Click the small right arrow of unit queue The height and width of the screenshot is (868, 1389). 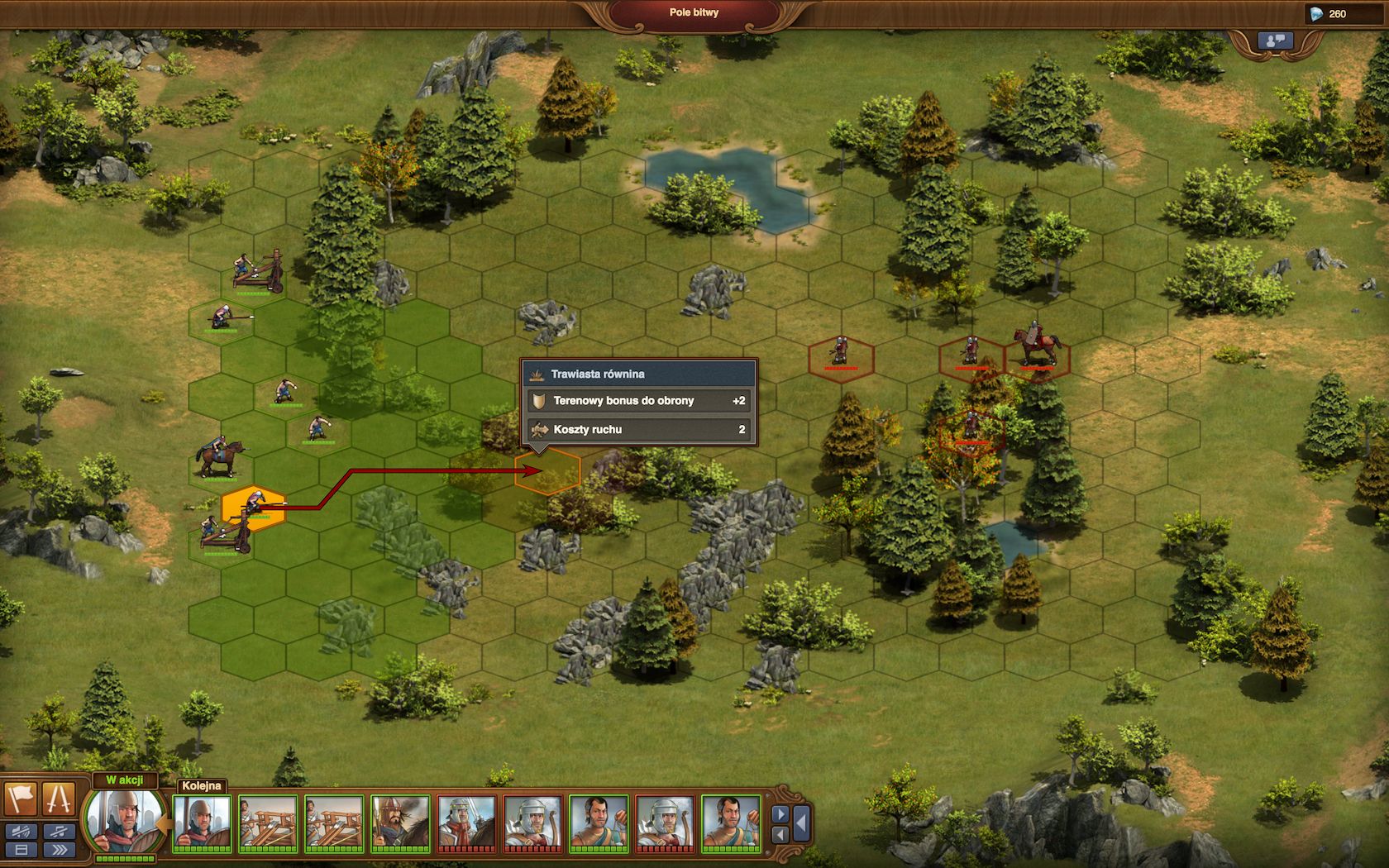point(780,814)
